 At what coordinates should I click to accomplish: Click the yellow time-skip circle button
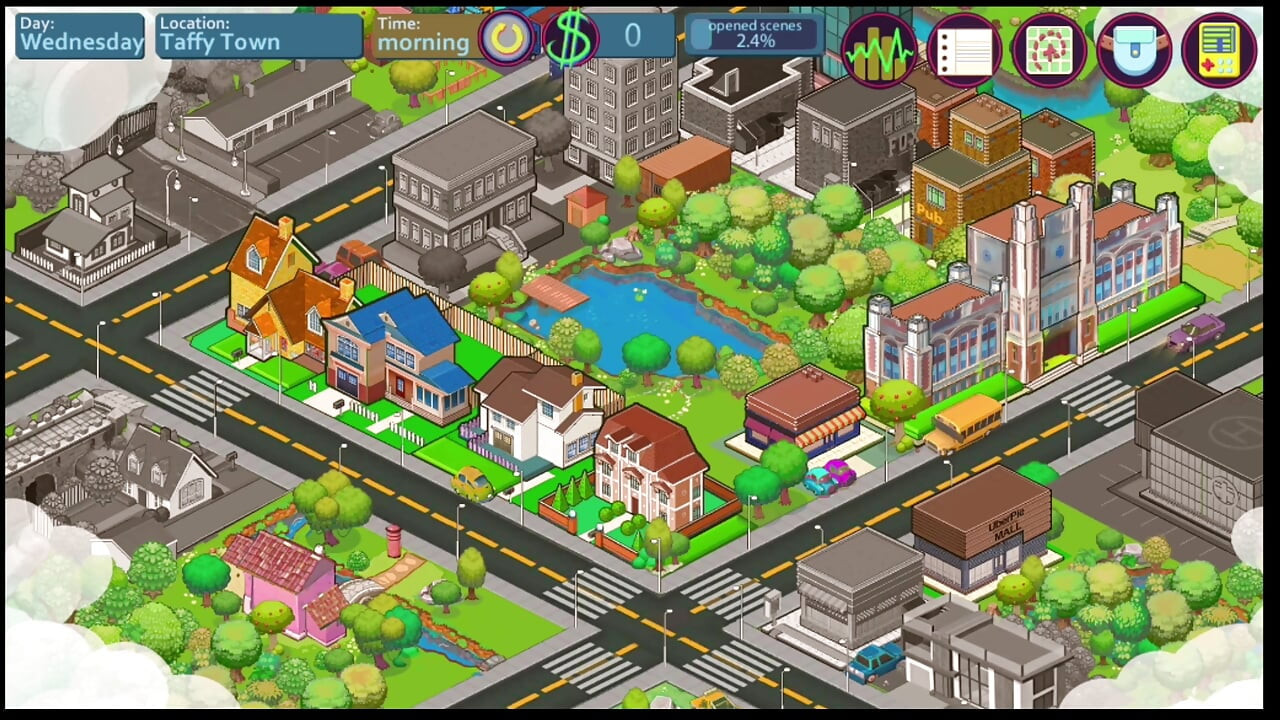[x=507, y=38]
